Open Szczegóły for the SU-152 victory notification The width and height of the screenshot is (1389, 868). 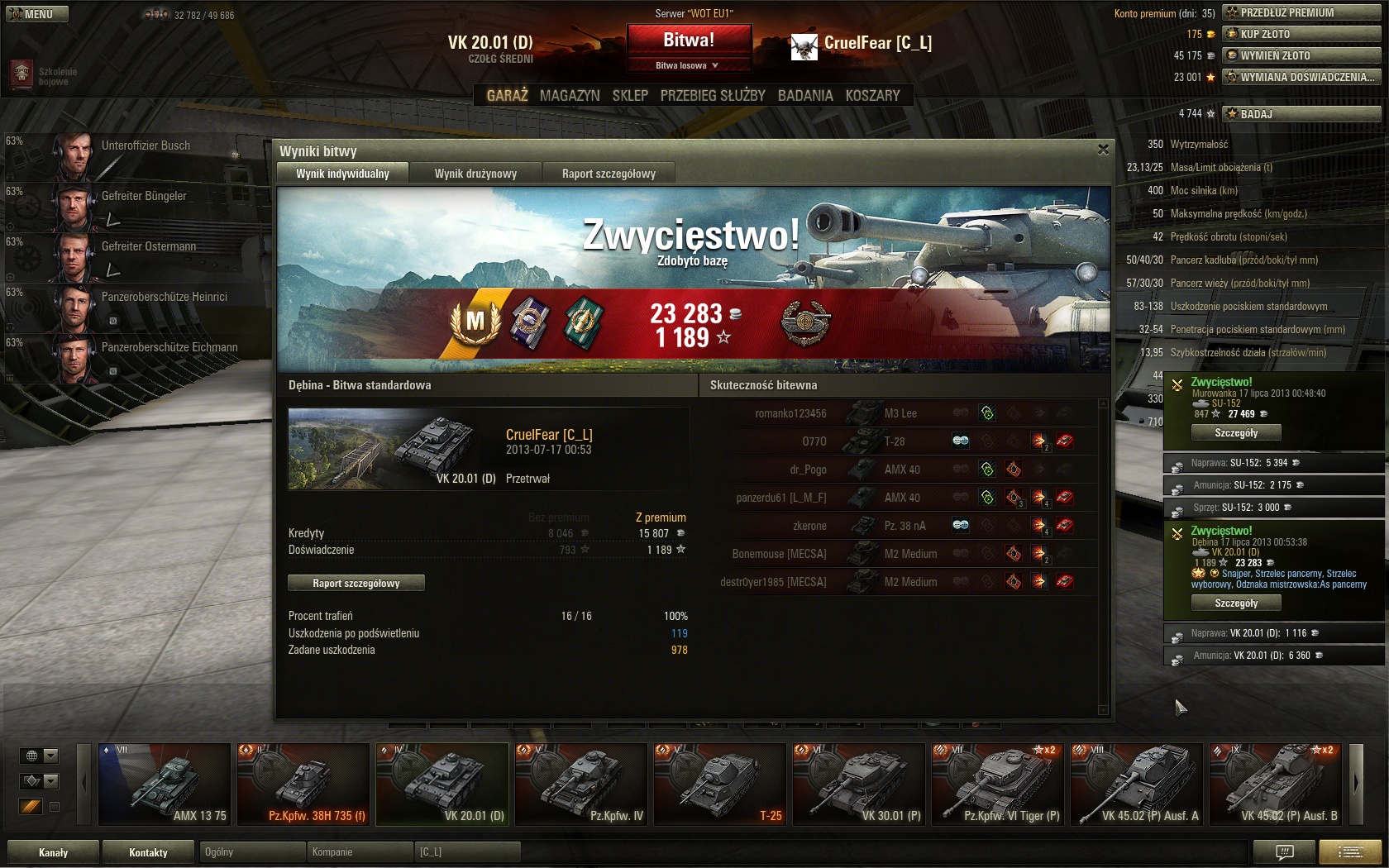(1236, 433)
